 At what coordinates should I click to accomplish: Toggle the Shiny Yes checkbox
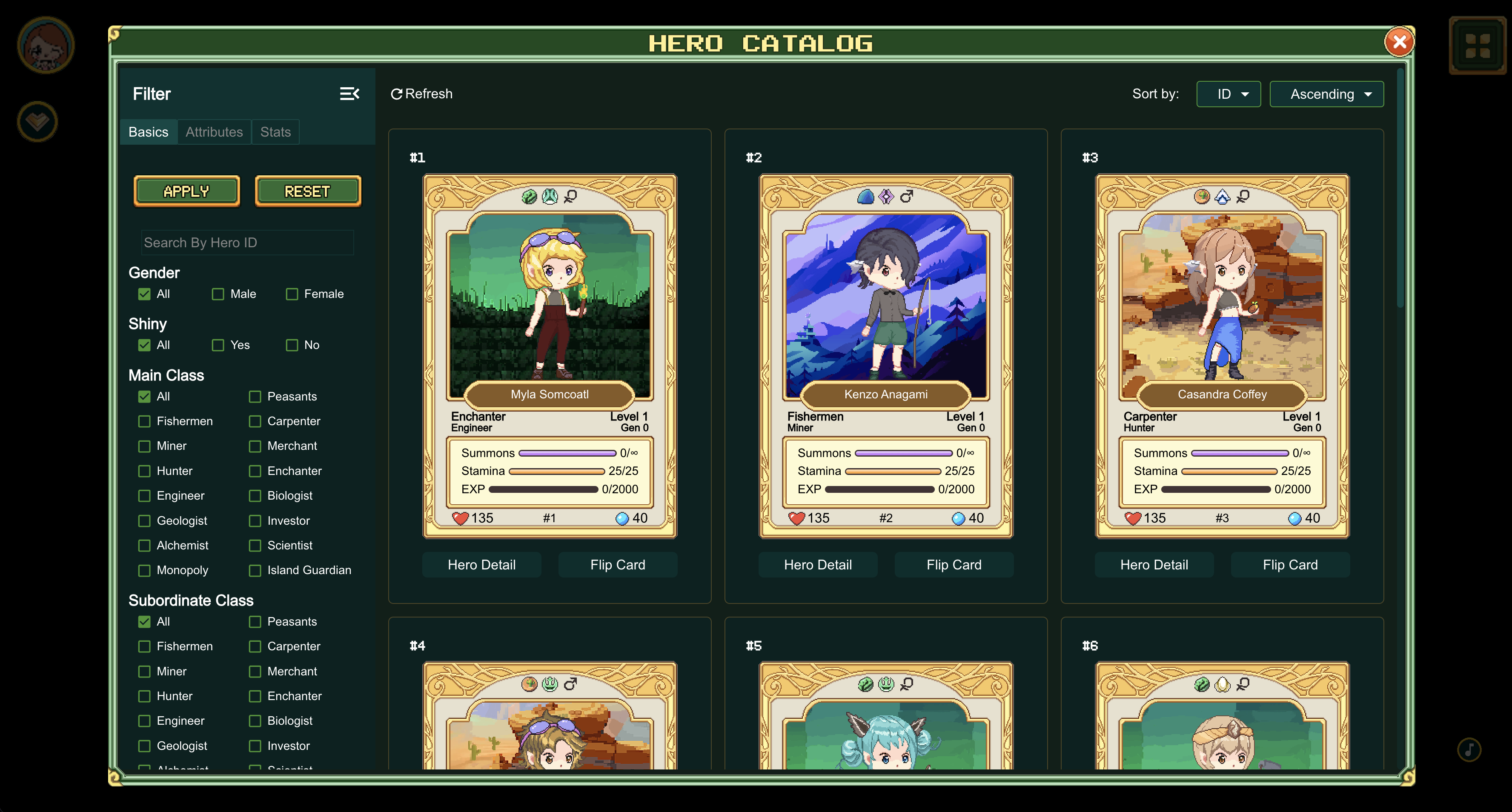218,345
